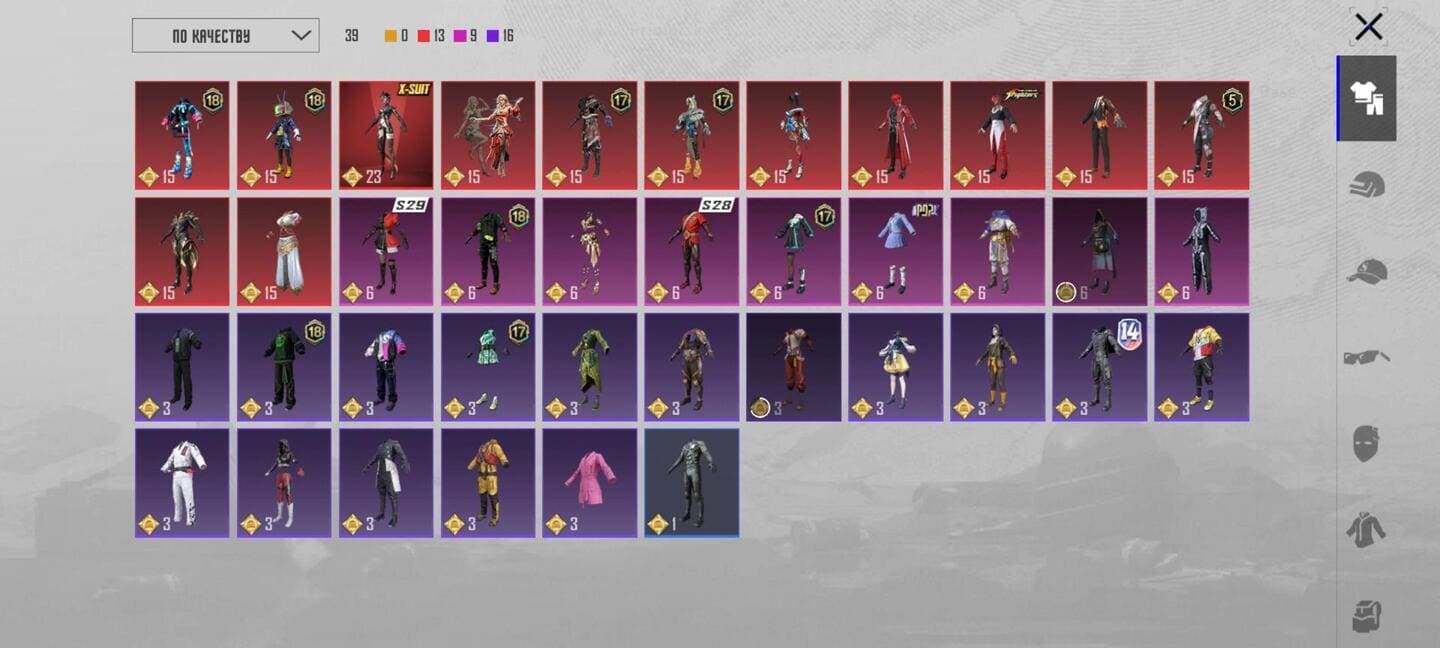Close the inventory with the X button

tap(1368, 27)
